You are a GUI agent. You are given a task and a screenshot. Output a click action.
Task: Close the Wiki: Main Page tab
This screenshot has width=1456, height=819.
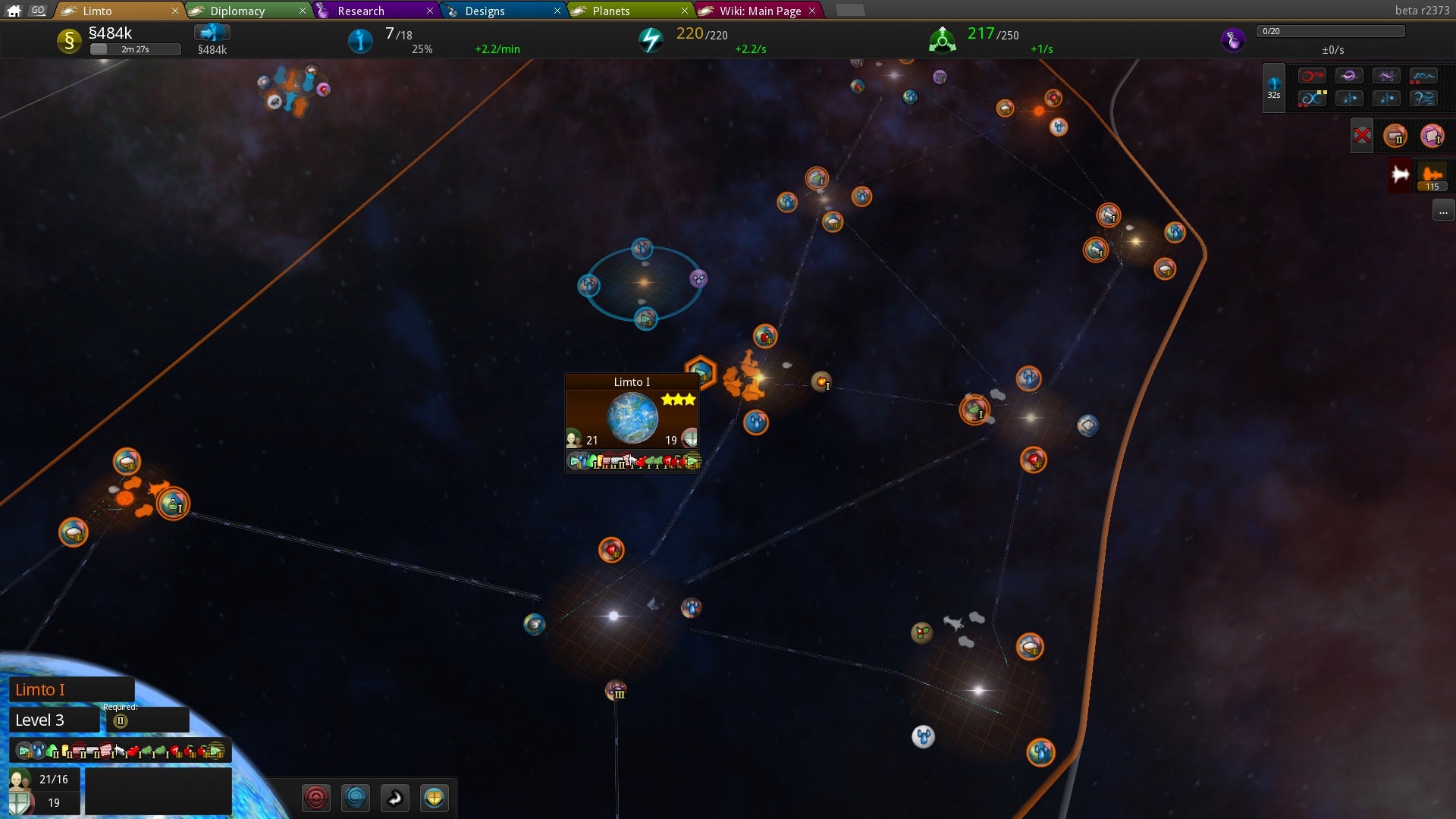tap(812, 11)
